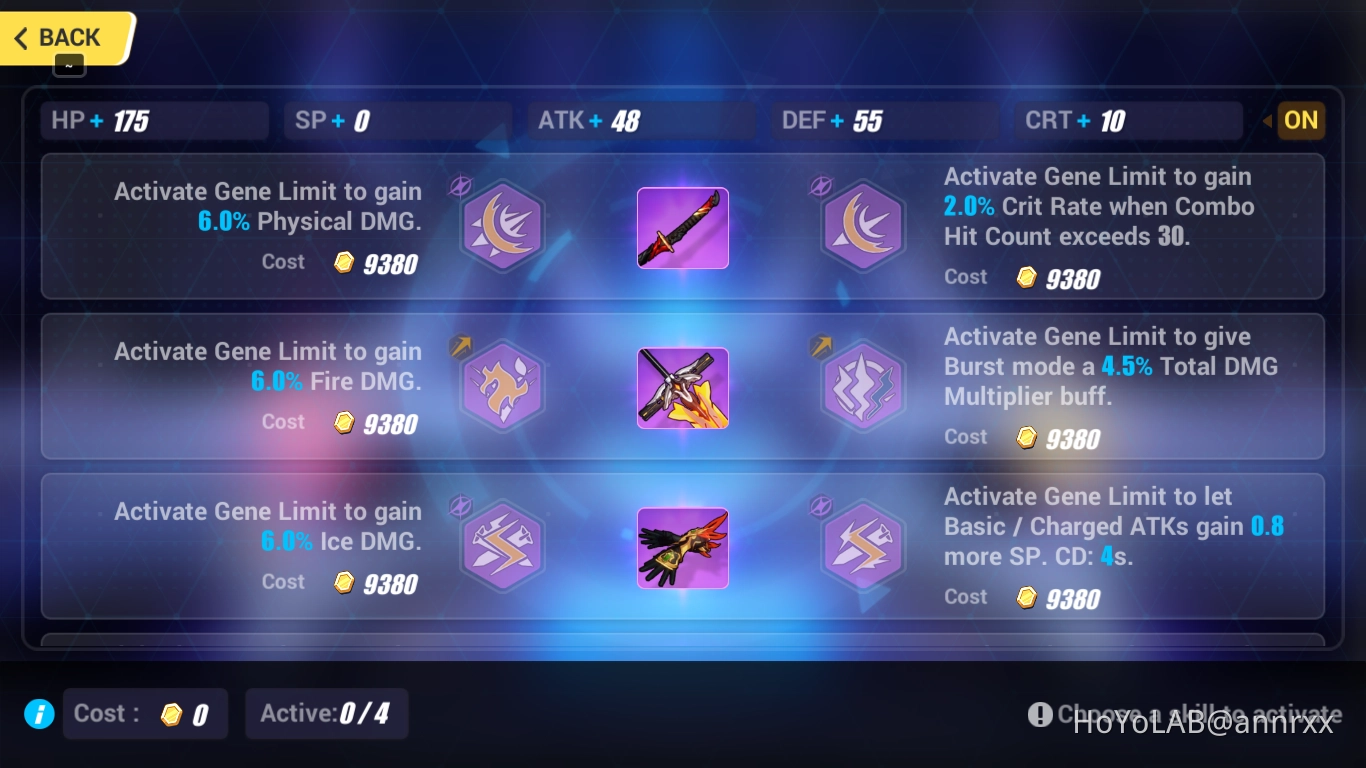
Task: Select the Ice DMG gene hexagon icon
Action: point(502,546)
